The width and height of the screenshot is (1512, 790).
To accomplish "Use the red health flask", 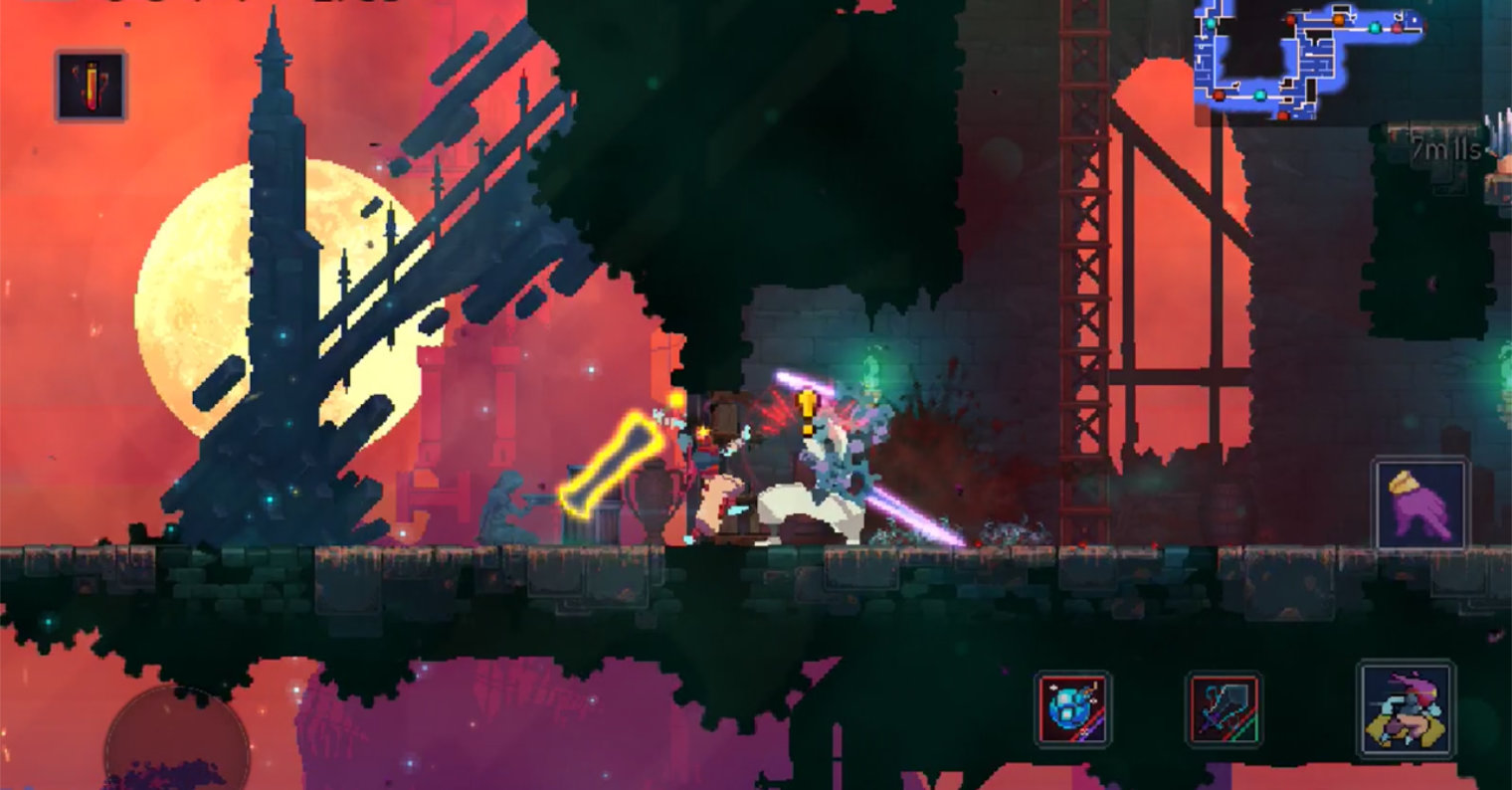I will (x=91, y=86).
